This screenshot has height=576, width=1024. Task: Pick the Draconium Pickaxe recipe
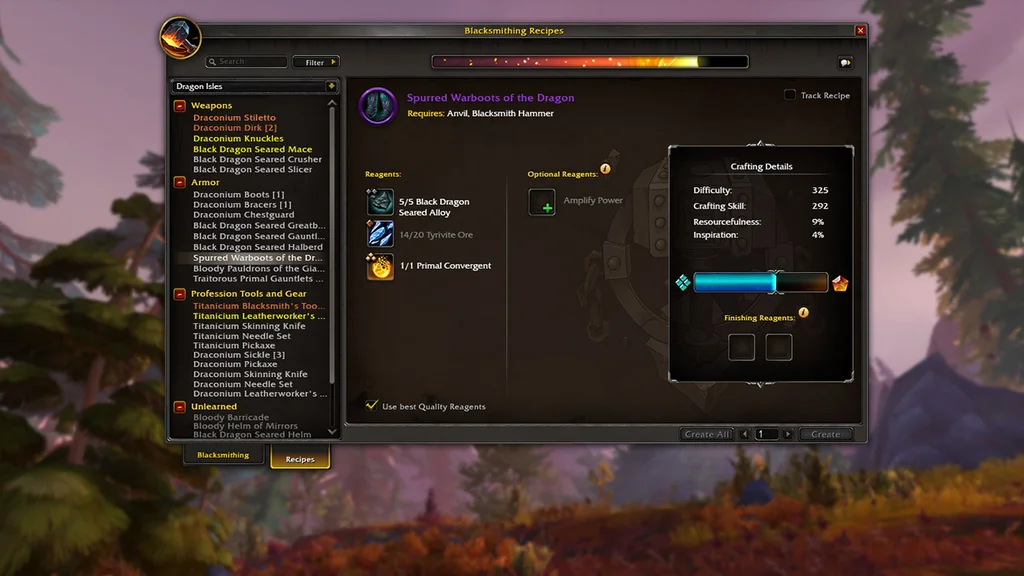click(x=235, y=365)
